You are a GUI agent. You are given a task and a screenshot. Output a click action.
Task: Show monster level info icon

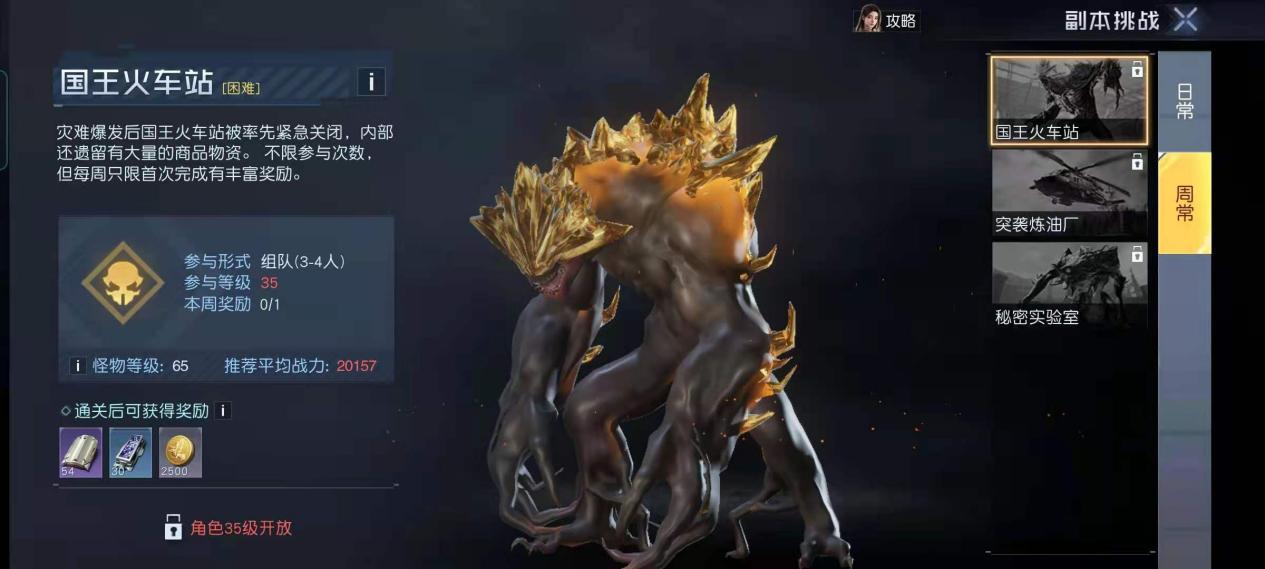pyautogui.click(x=77, y=366)
